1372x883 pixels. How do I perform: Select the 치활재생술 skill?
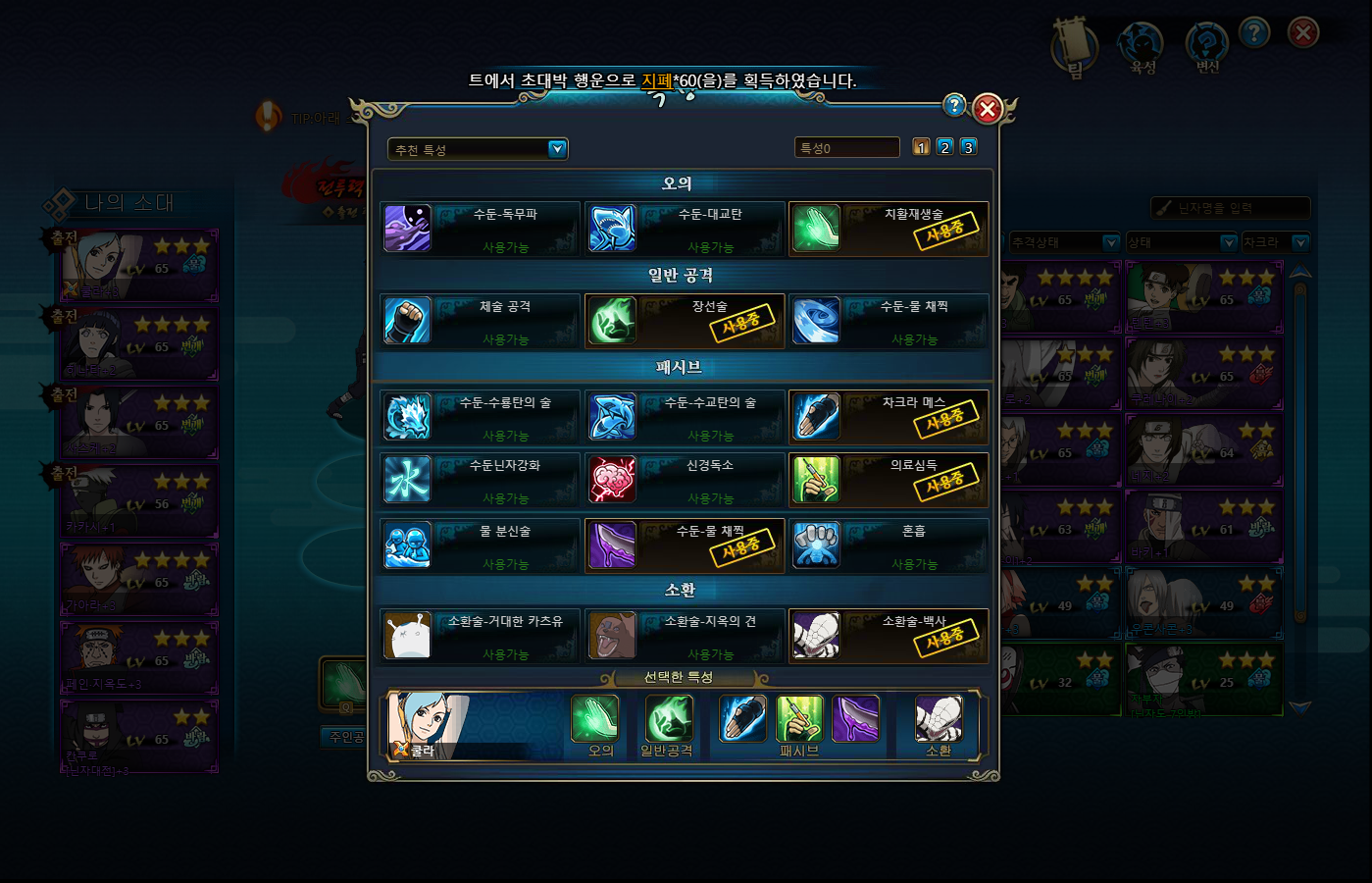click(888, 229)
